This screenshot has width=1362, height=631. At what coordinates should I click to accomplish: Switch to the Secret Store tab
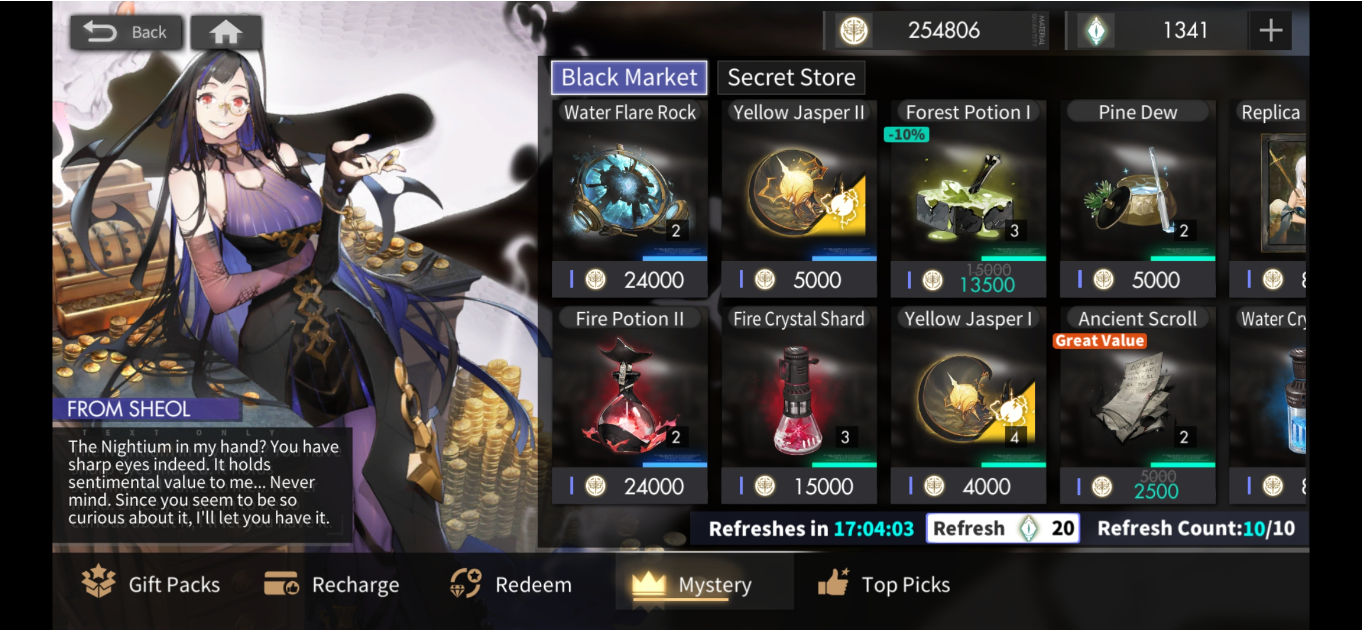coord(791,78)
